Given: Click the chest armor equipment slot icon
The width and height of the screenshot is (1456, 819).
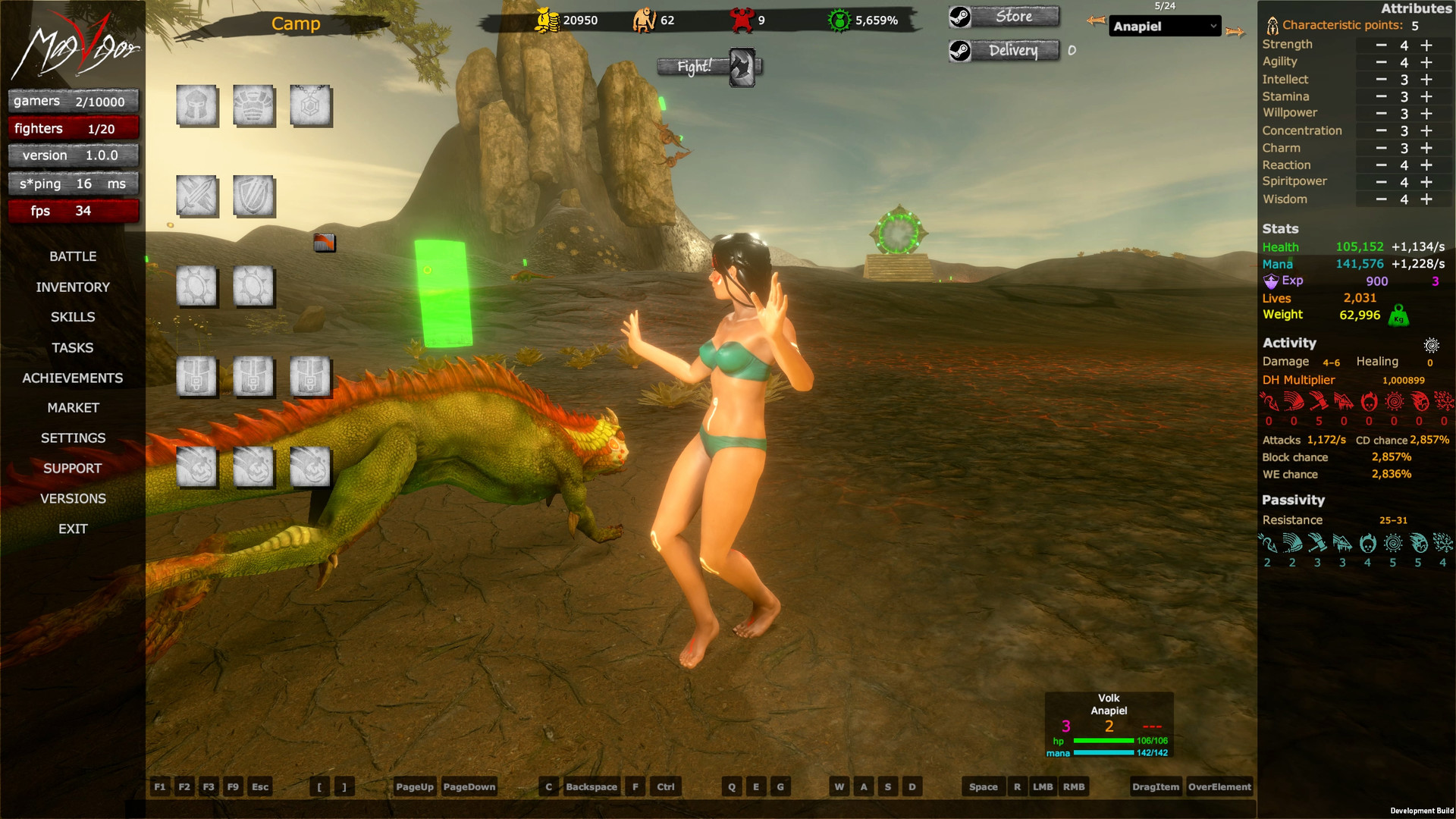Looking at the screenshot, I should (x=254, y=106).
